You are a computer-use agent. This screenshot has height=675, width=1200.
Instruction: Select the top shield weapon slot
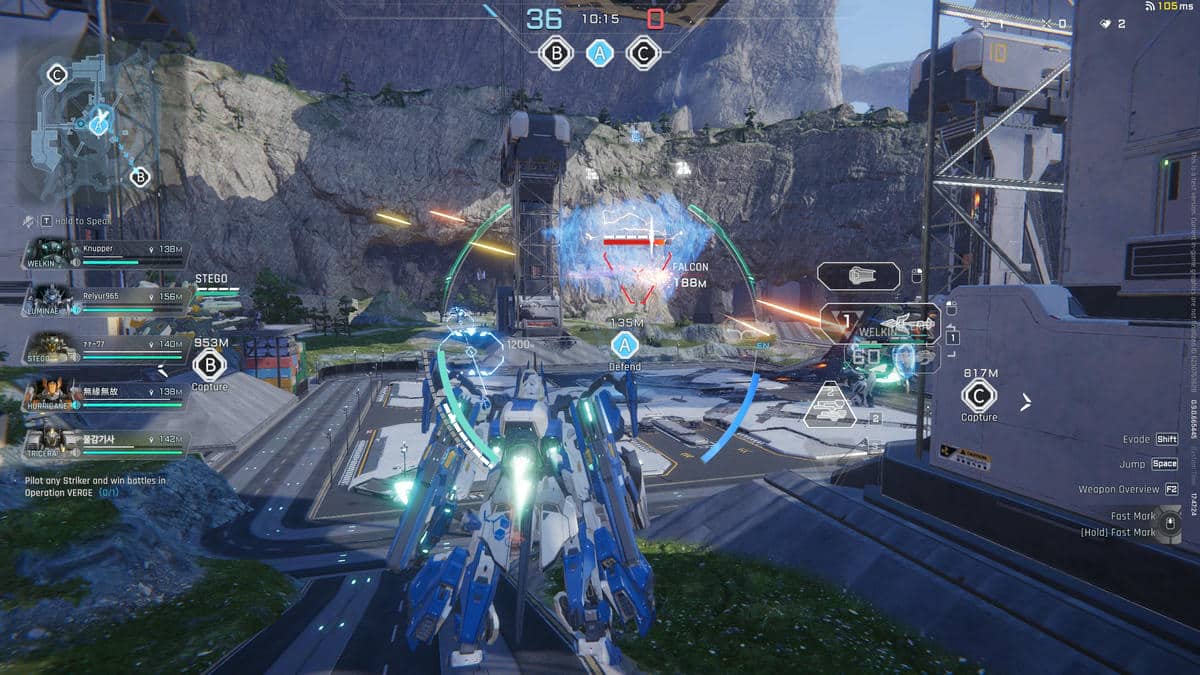point(858,276)
